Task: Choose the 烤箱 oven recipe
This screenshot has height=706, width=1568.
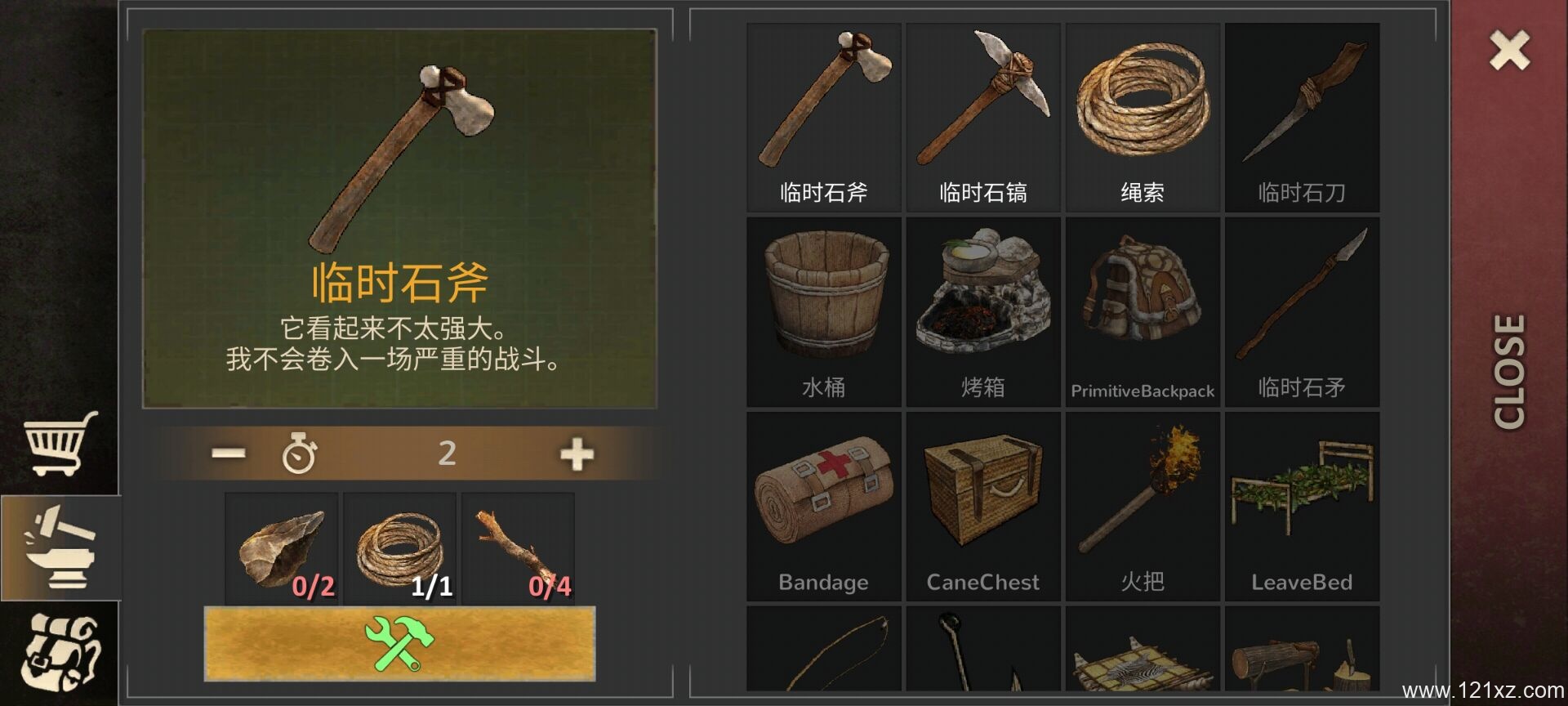Action: (982, 312)
